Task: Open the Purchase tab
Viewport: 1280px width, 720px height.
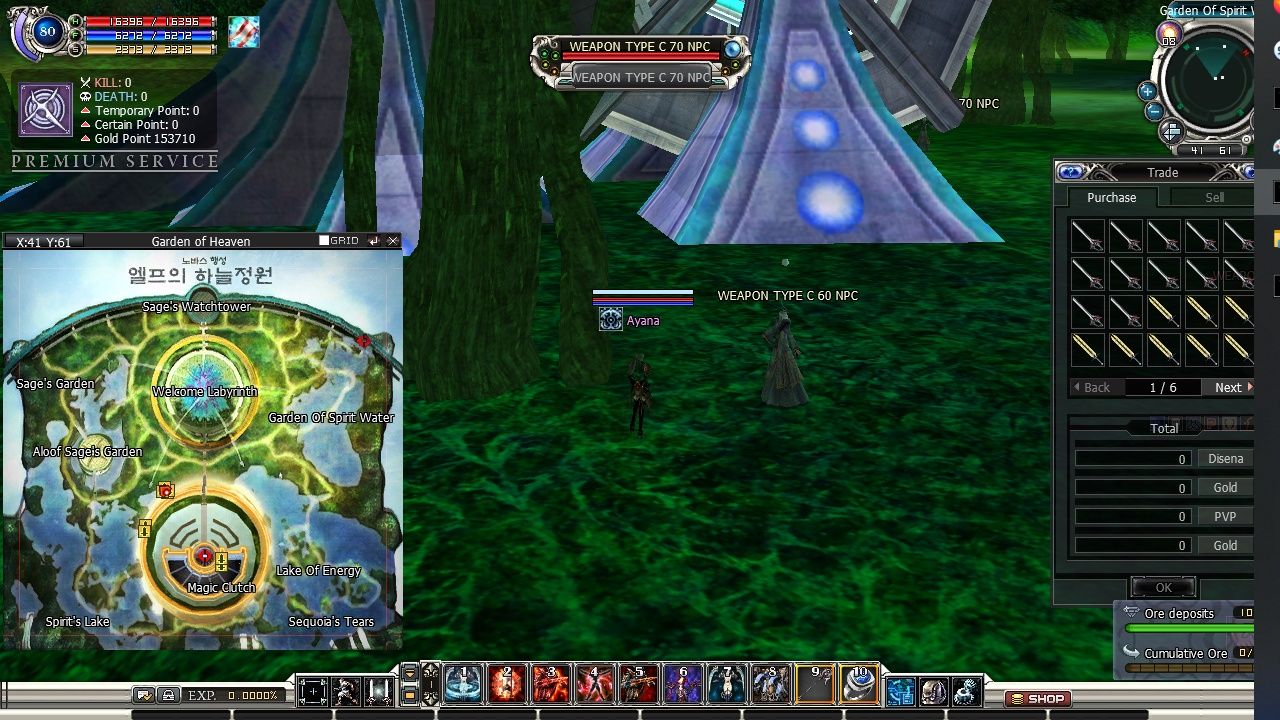Action: (x=1111, y=197)
